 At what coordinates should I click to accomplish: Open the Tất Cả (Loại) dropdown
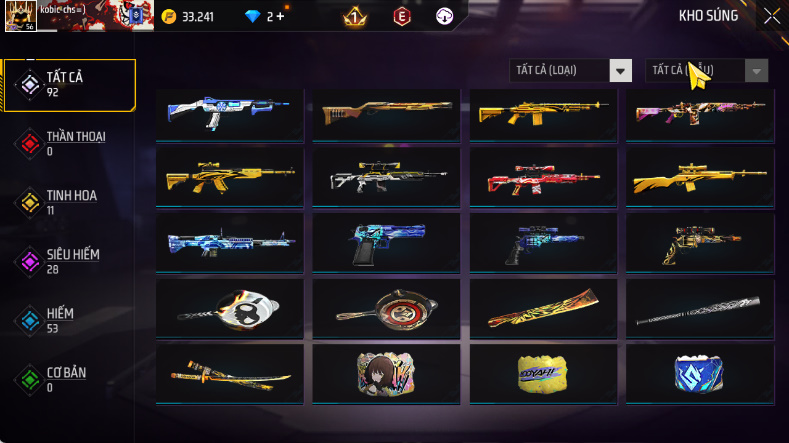coord(571,70)
